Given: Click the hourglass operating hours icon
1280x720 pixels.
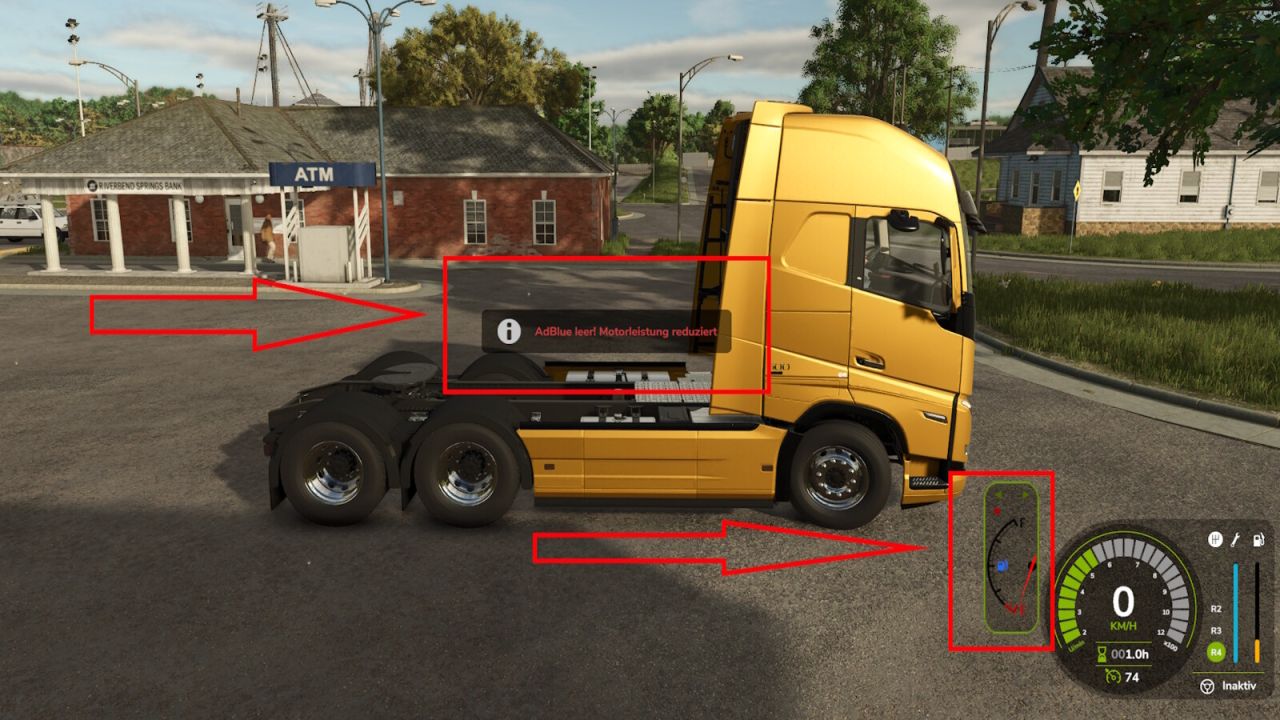Looking at the screenshot, I should (x=1101, y=653).
